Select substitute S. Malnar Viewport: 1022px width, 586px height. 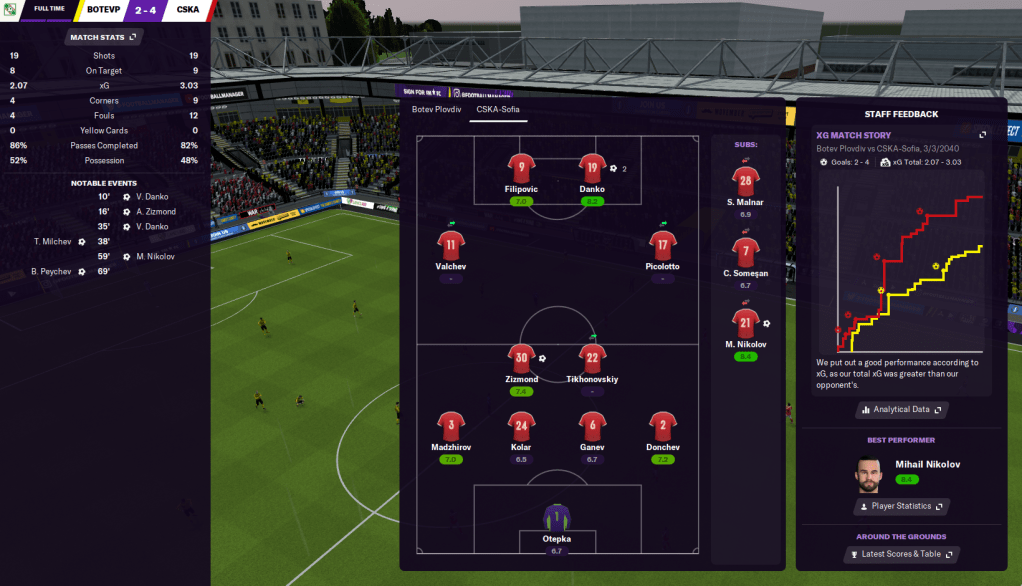tap(745, 181)
